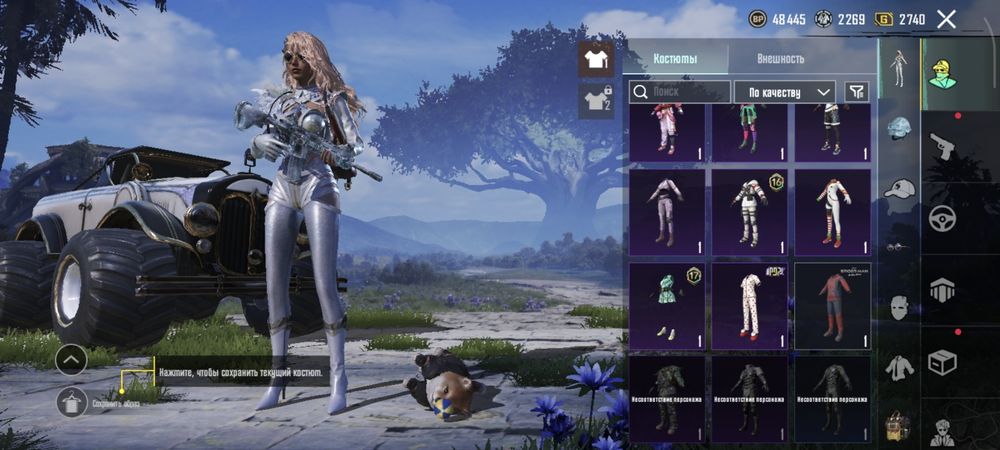Open the helmet category
Viewport: 1000px width, 450px height.
[899, 129]
